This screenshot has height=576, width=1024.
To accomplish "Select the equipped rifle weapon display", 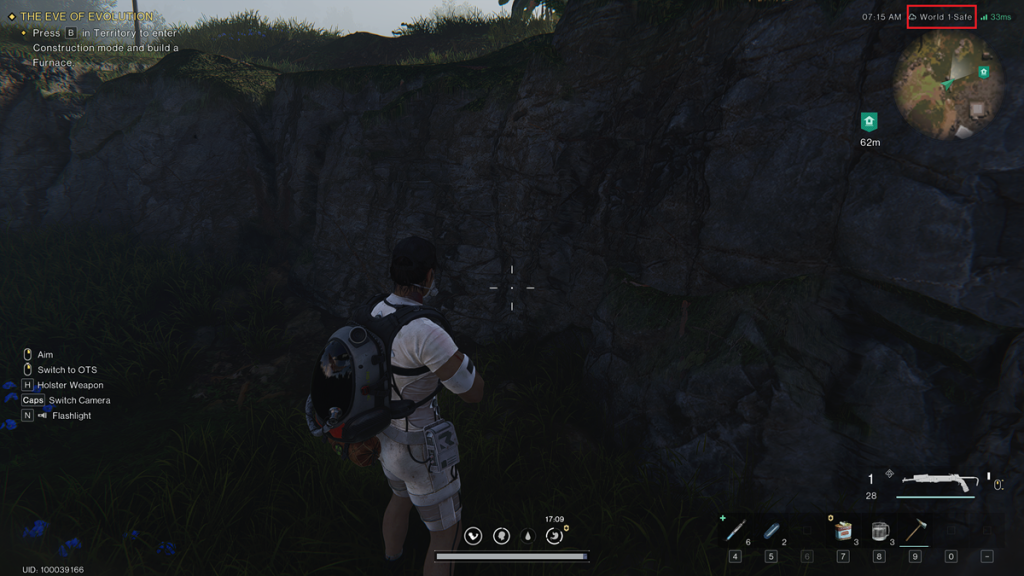I will point(937,483).
